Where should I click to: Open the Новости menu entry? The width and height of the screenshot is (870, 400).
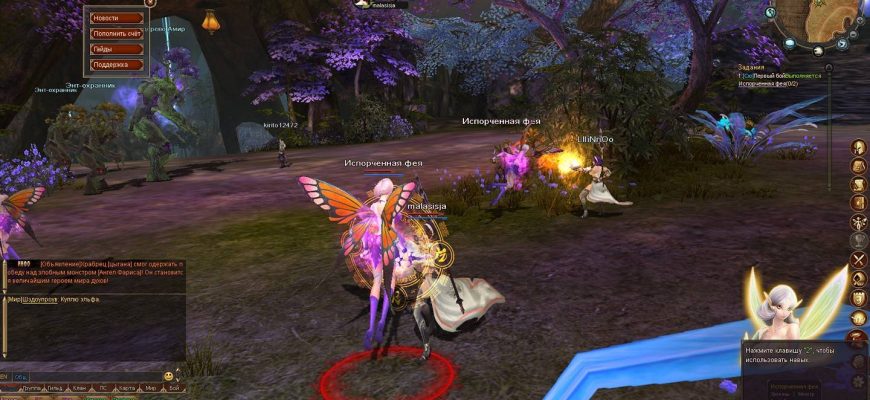point(115,18)
